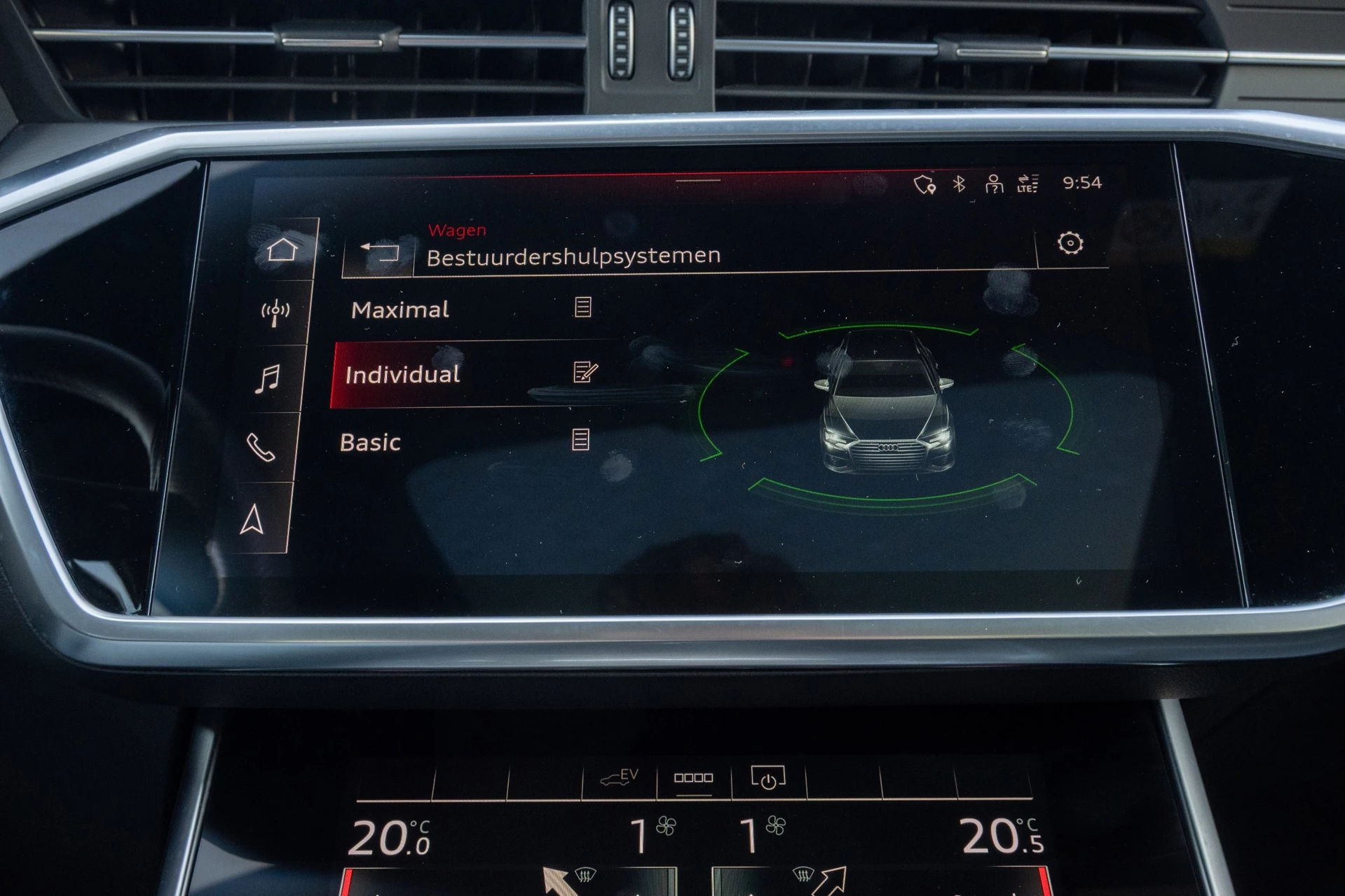Open the driver profile icon in status bar
The height and width of the screenshot is (896, 1345).
[994, 184]
